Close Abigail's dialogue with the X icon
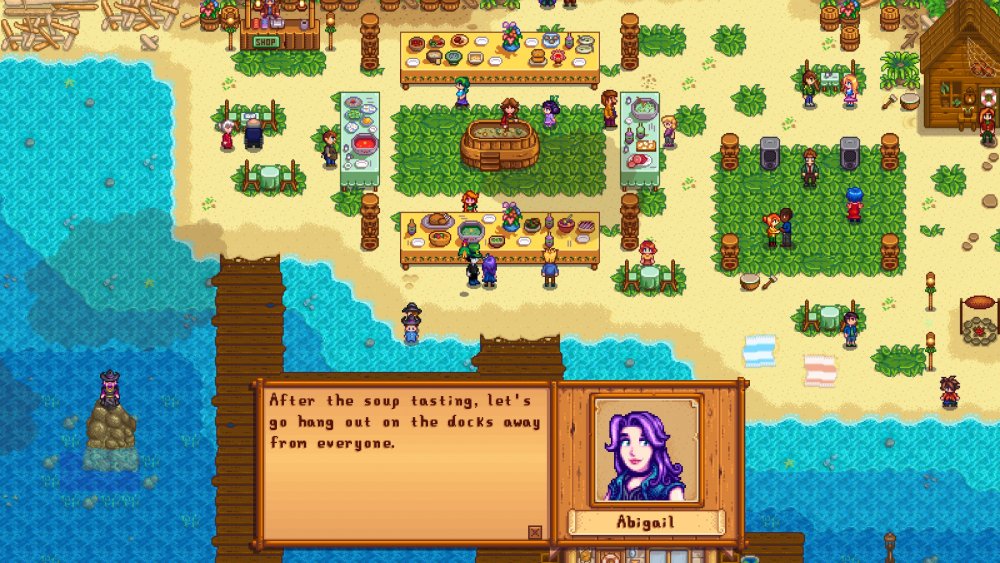 535,532
